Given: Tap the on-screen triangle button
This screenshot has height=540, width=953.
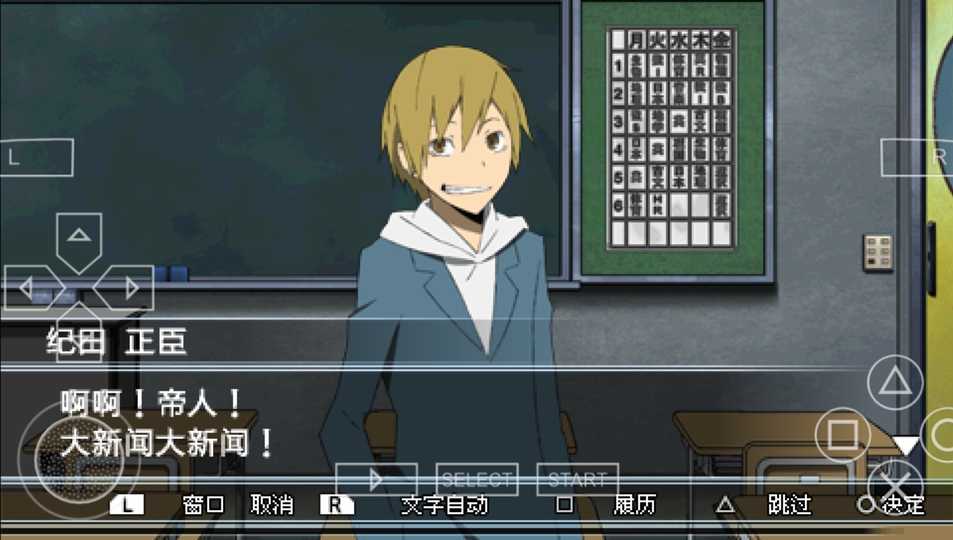Looking at the screenshot, I should 894,383.
